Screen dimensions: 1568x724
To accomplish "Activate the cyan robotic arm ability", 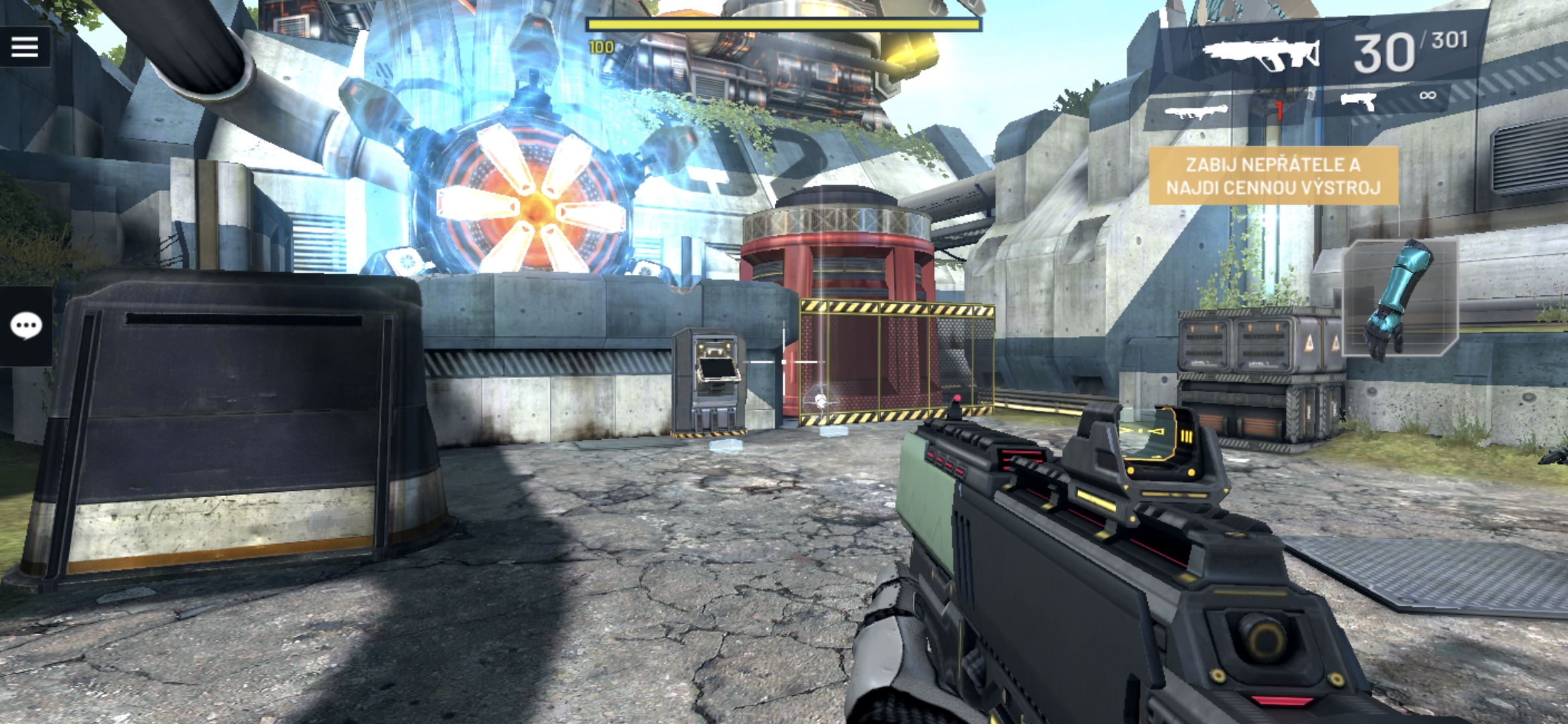I will click(x=1400, y=298).
